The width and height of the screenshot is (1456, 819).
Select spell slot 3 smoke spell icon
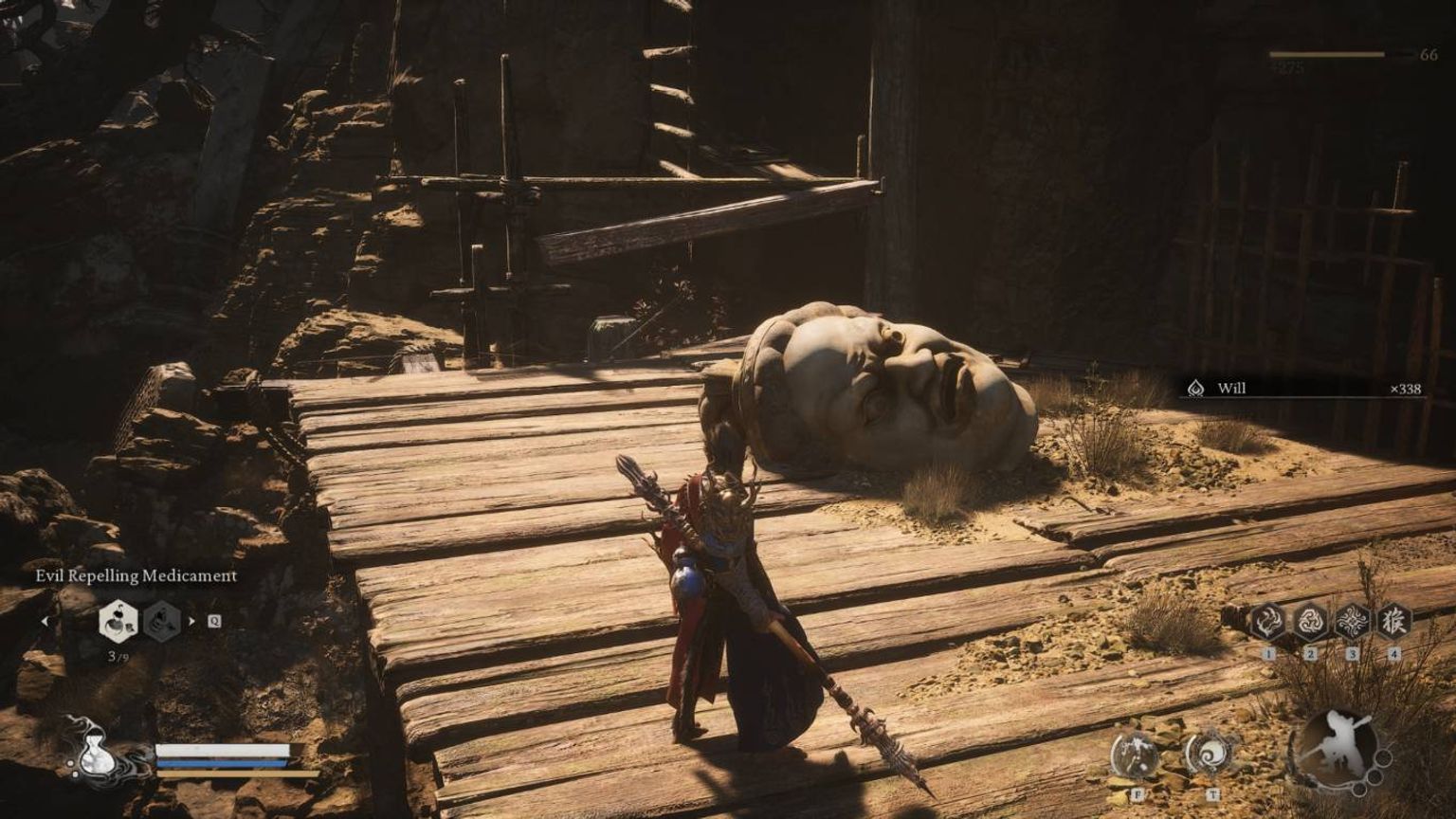click(1353, 621)
